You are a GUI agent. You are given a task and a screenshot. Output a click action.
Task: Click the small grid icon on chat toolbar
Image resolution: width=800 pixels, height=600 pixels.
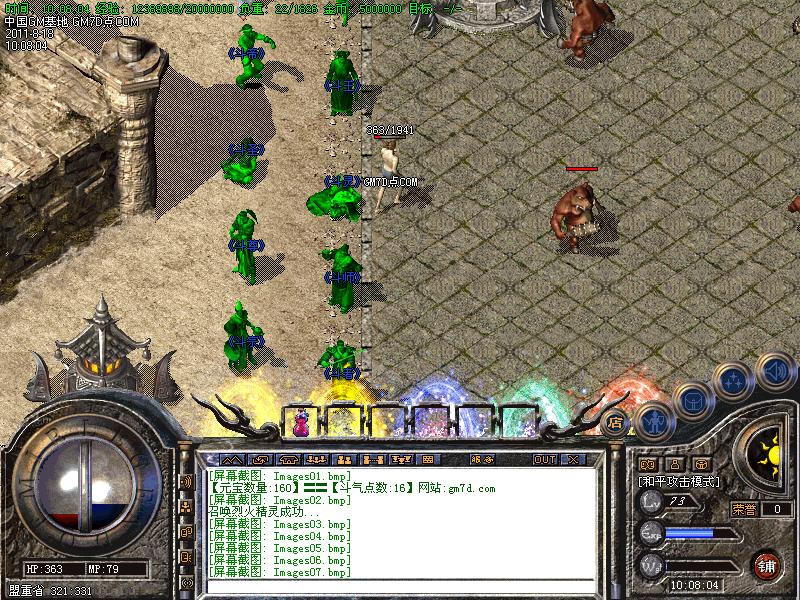pyautogui.click(x=428, y=460)
